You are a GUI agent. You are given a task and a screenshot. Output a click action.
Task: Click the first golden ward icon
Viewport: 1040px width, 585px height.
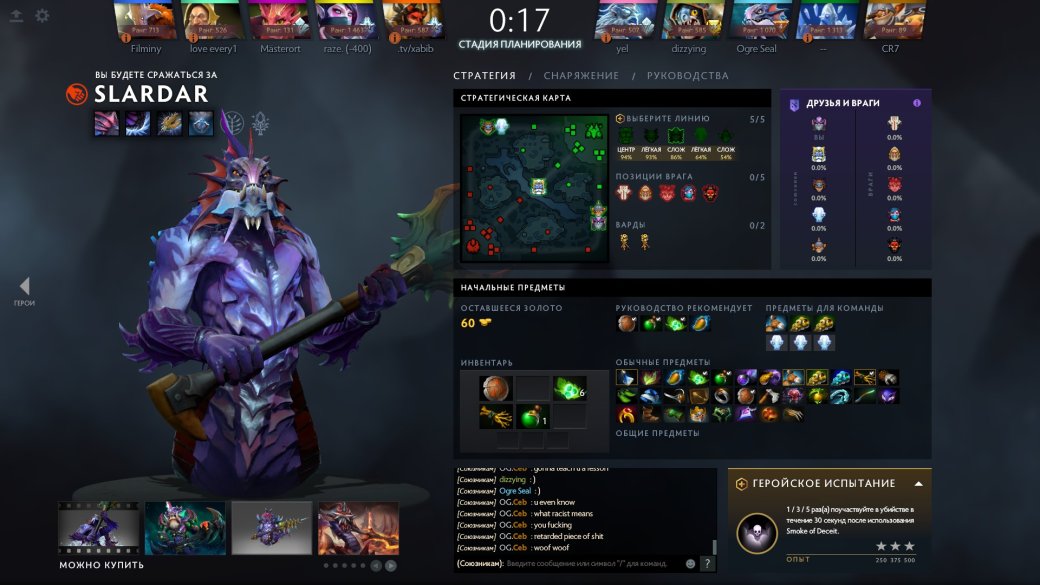coord(625,241)
